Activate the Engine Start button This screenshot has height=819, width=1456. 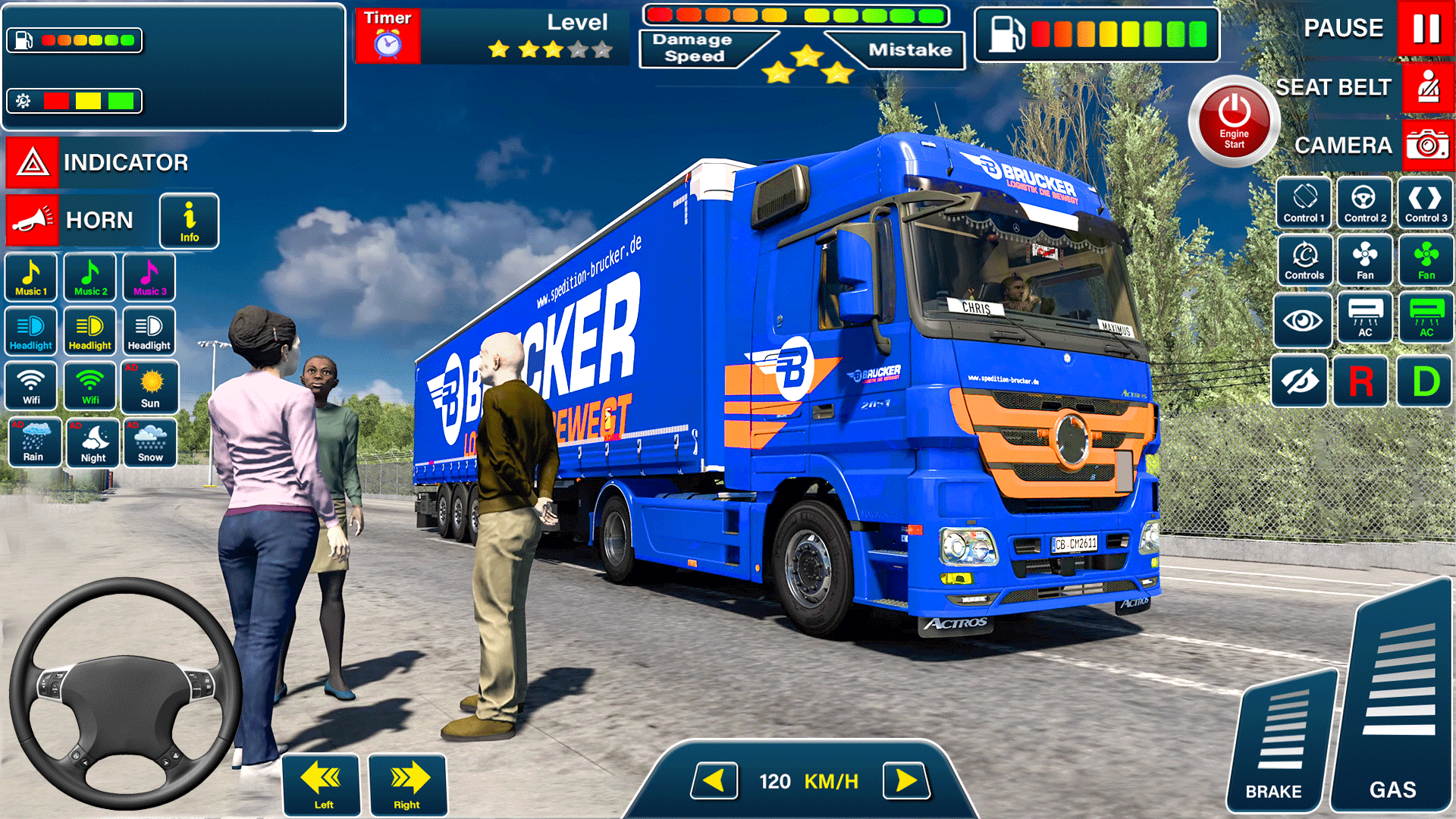coord(1232,121)
